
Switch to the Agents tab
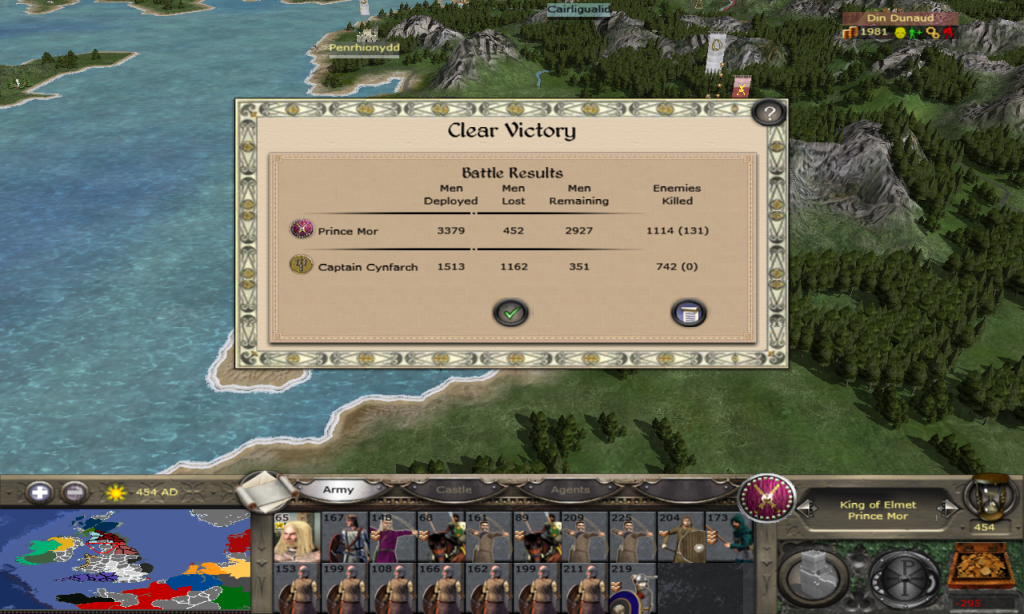pyautogui.click(x=570, y=490)
